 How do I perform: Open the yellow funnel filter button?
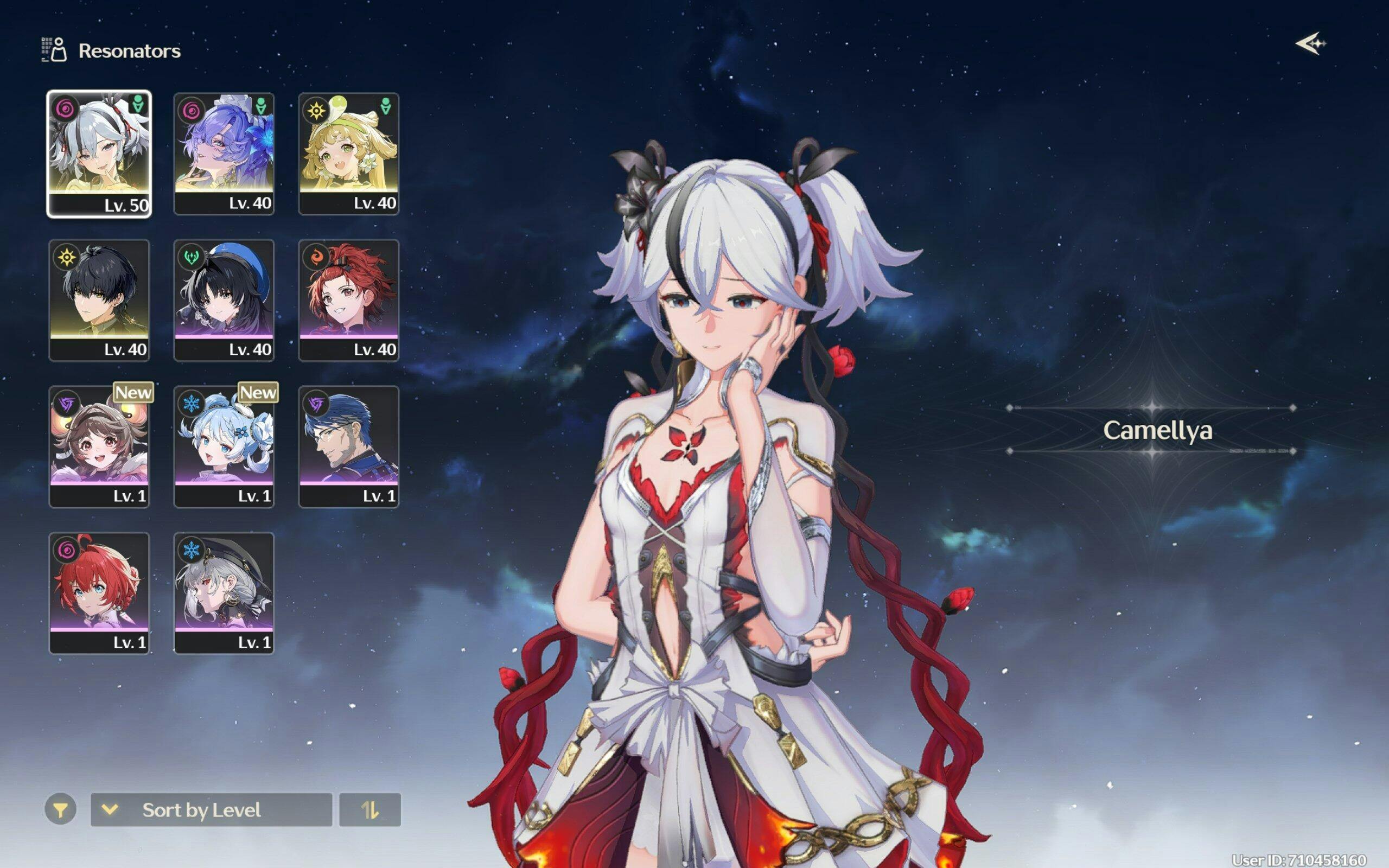60,809
